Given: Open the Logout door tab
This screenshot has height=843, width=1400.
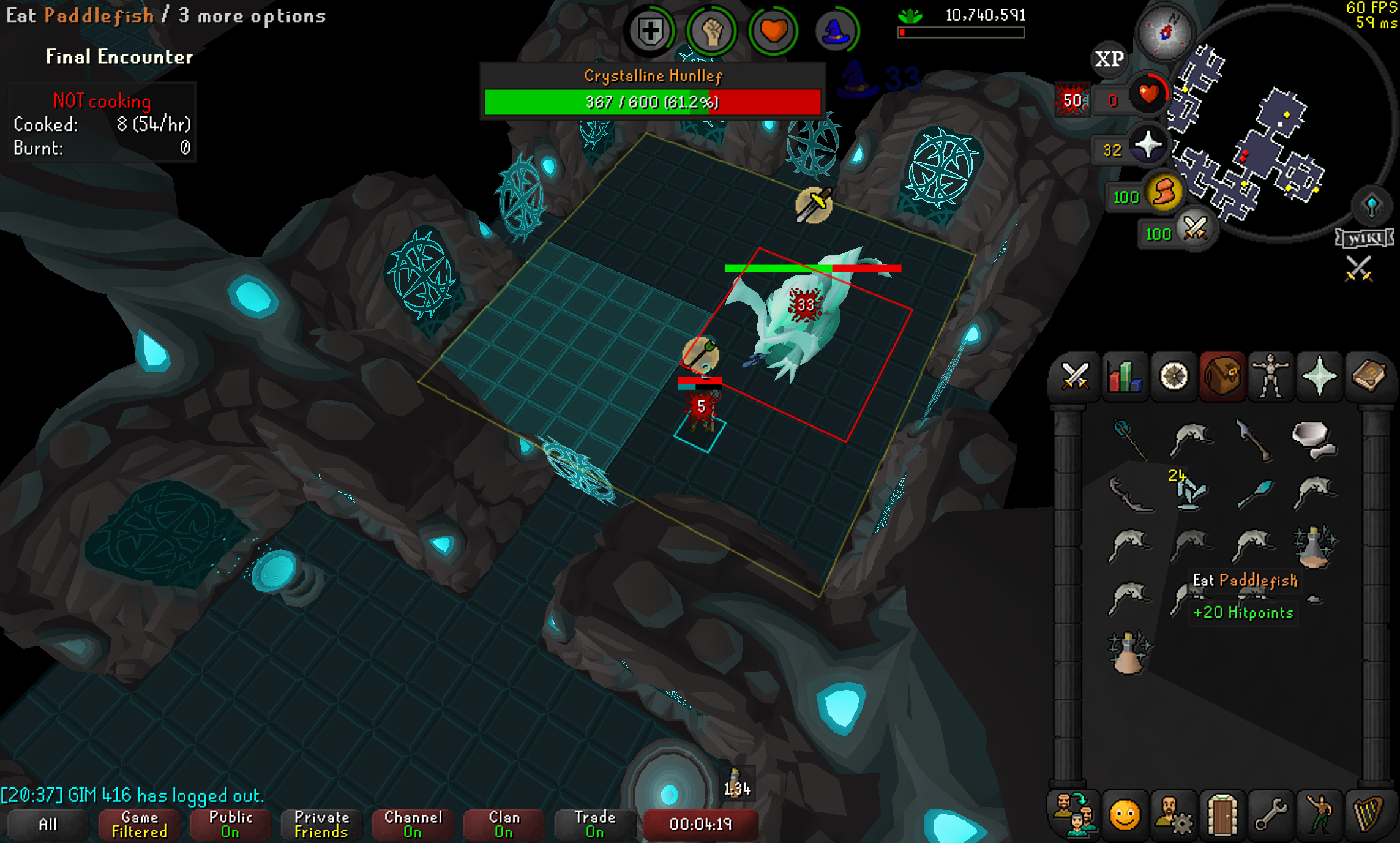Looking at the screenshot, I should (x=1222, y=815).
